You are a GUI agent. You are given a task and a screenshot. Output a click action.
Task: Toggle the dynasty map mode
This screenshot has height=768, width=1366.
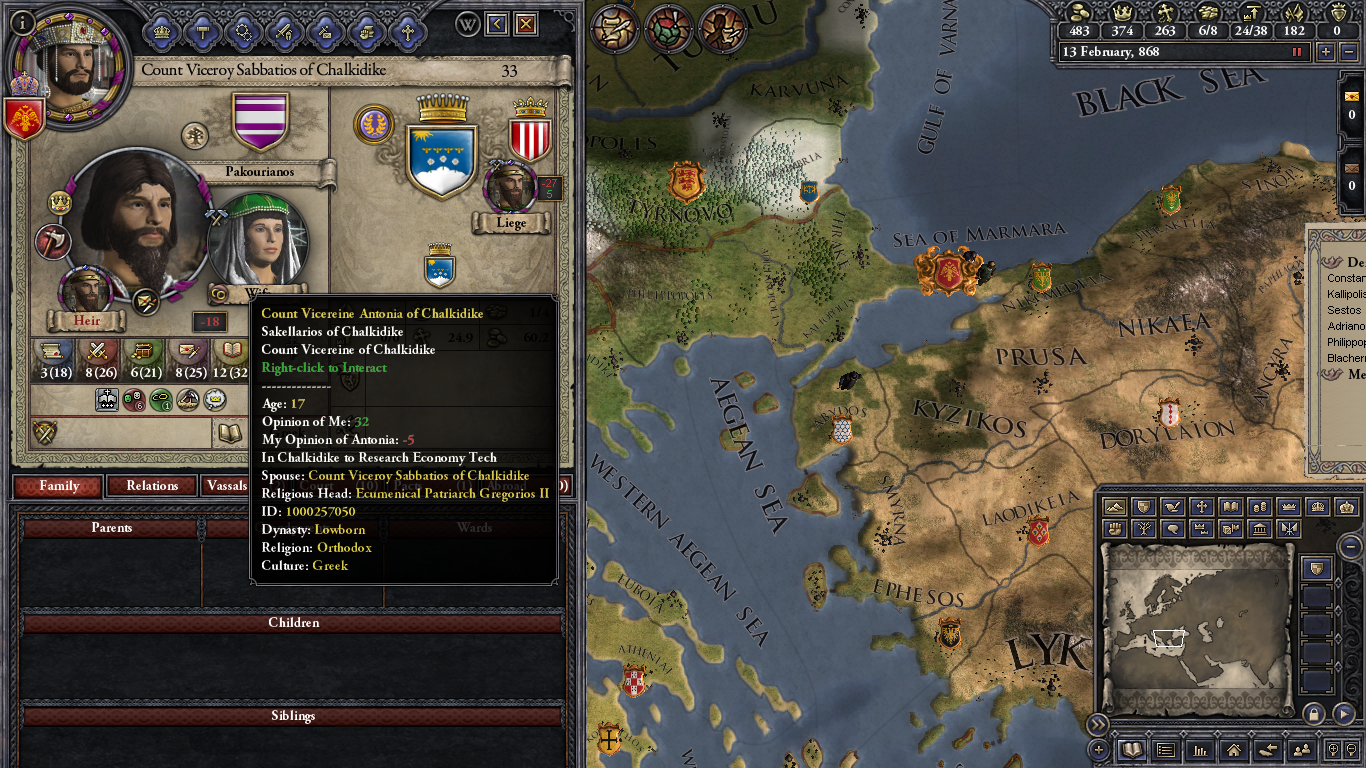(1142, 529)
